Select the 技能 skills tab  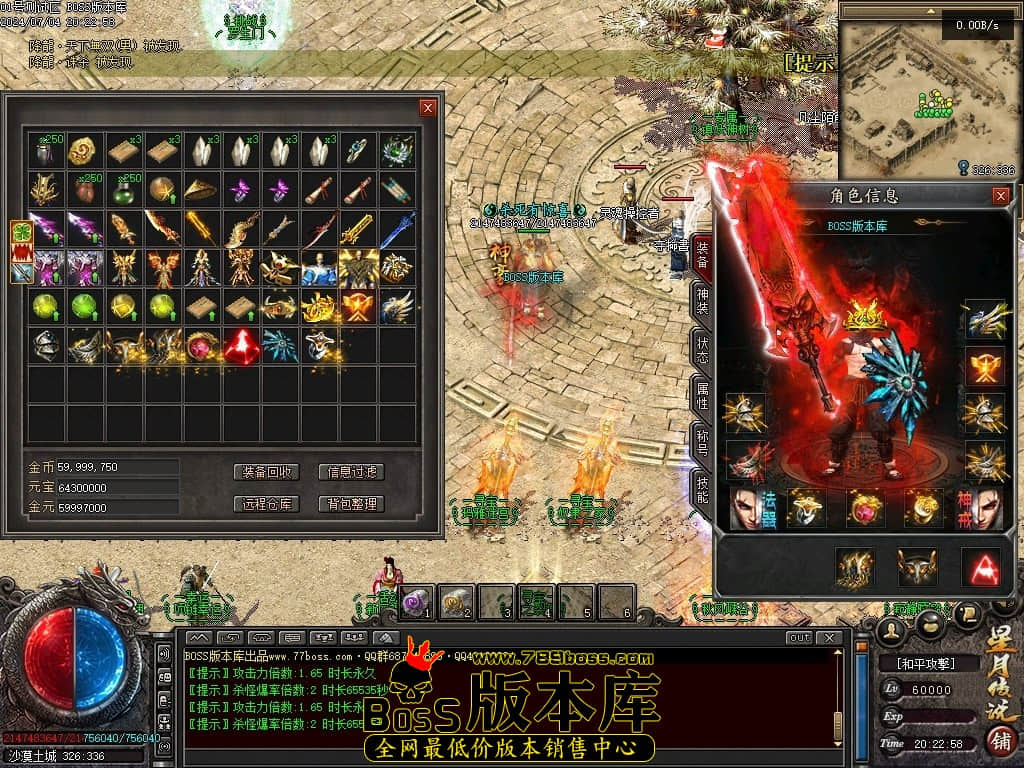click(x=702, y=489)
